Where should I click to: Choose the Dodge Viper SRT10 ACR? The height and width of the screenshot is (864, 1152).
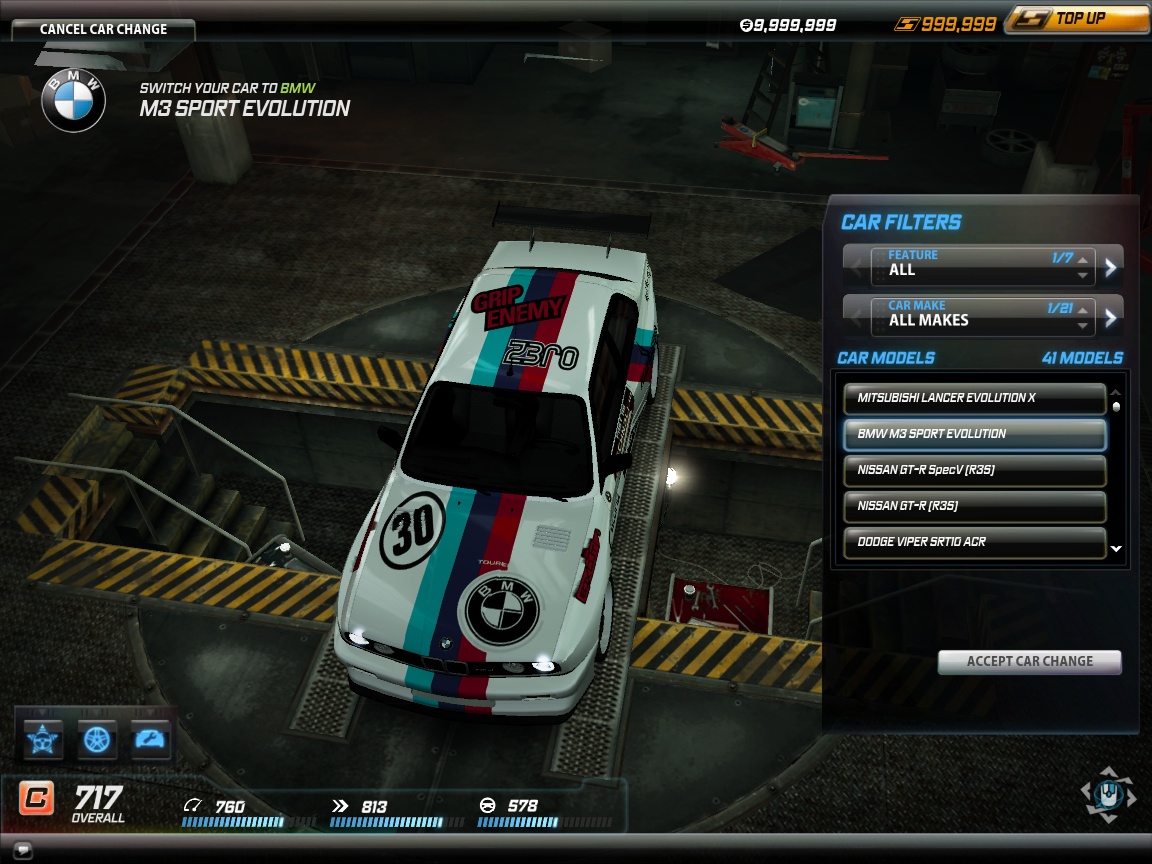(x=975, y=542)
